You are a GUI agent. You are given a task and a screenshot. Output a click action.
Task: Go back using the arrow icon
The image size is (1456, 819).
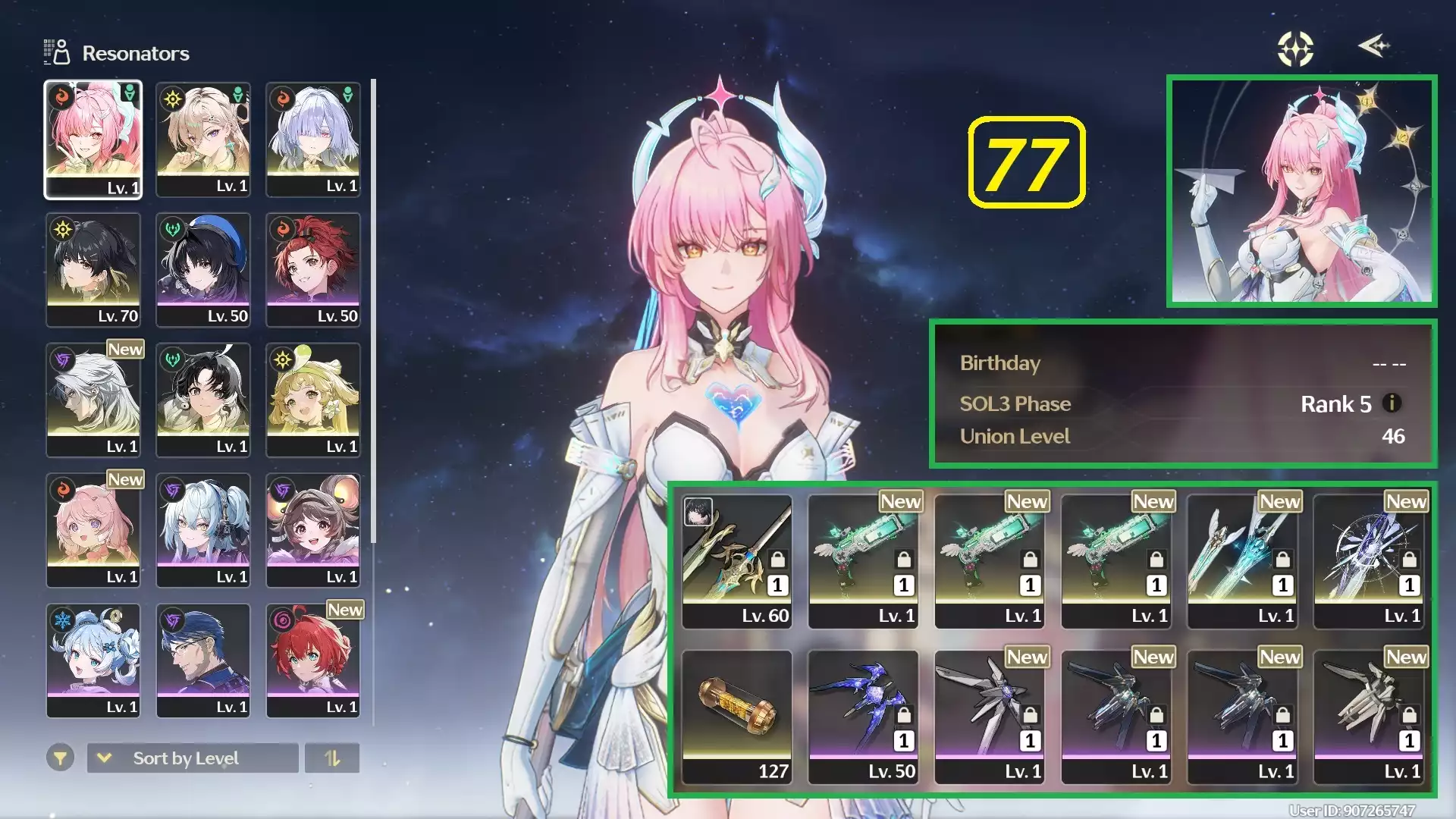[x=1373, y=46]
